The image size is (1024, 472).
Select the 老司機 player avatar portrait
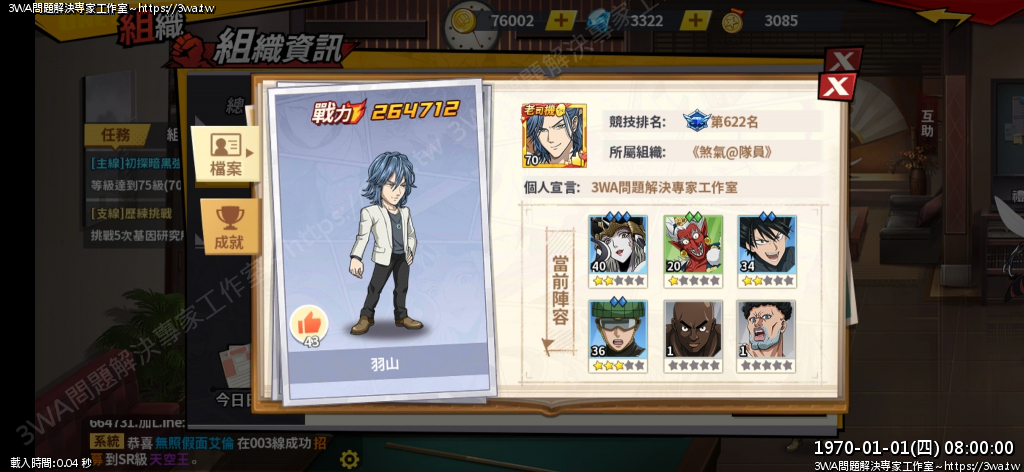click(553, 136)
